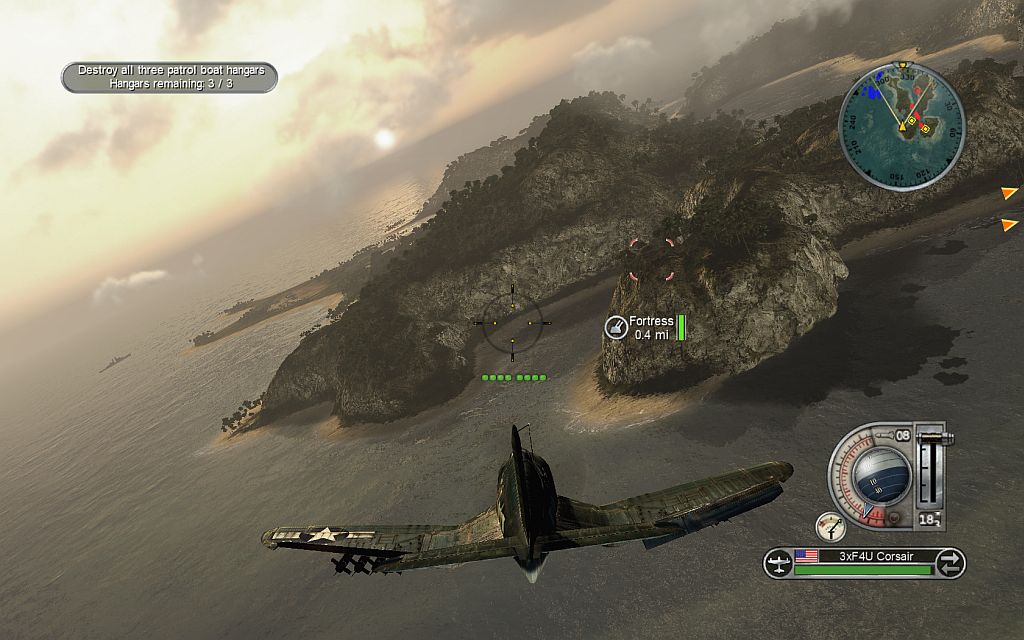Image resolution: width=1024 pixels, height=640 pixels.
Task: Select the aircraft silhouette unit icon
Action: 778,563
